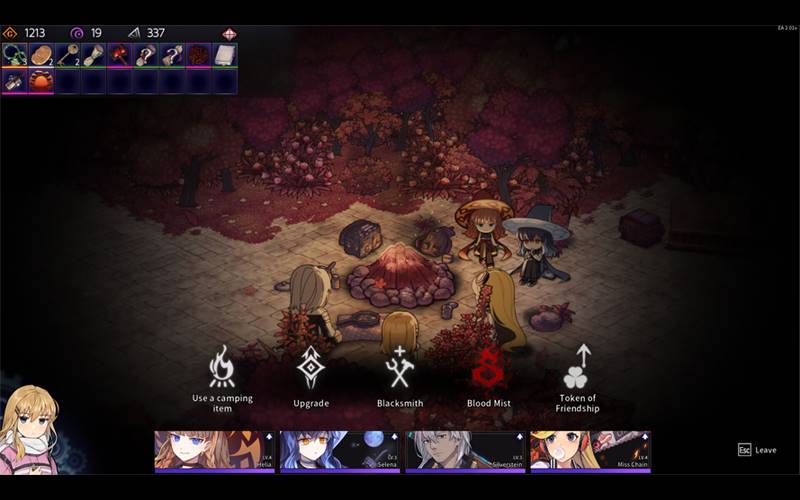Click the red diamond icon in top bar
800x500 pixels.
(230, 33)
